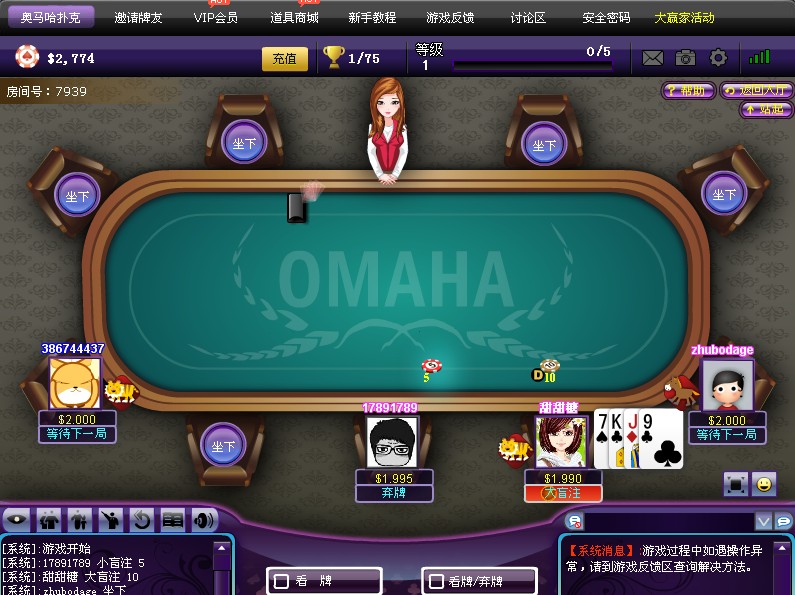Open the 新手教程 beginner tutorial
Image resolution: width=795 pixels, height=595 pixels.
(x=372, y=18)
